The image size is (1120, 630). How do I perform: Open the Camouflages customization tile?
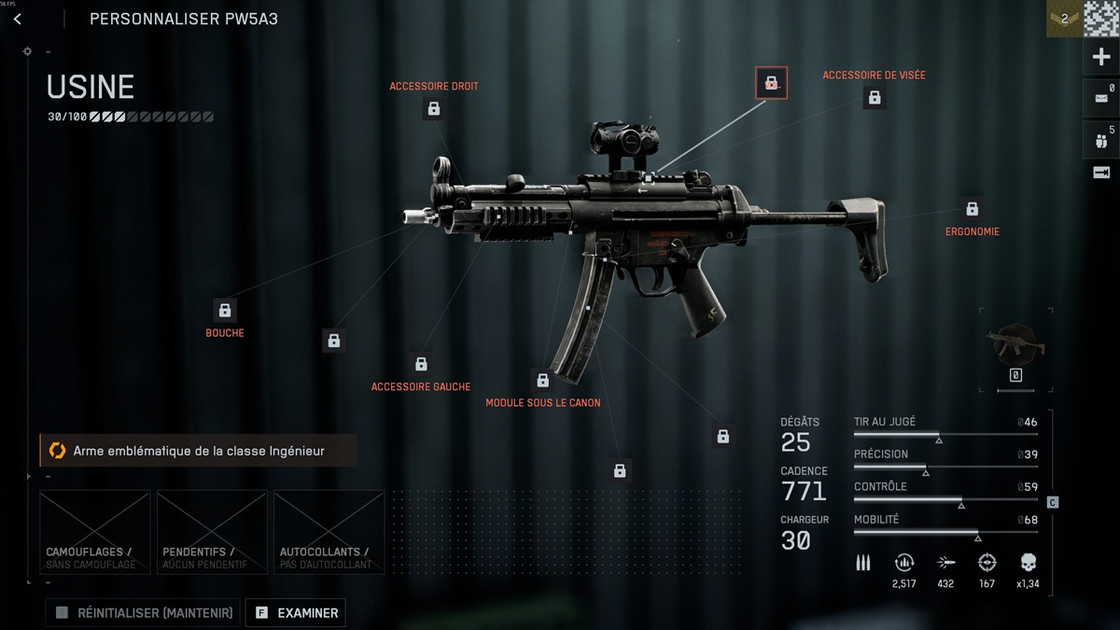pos(95,532)
